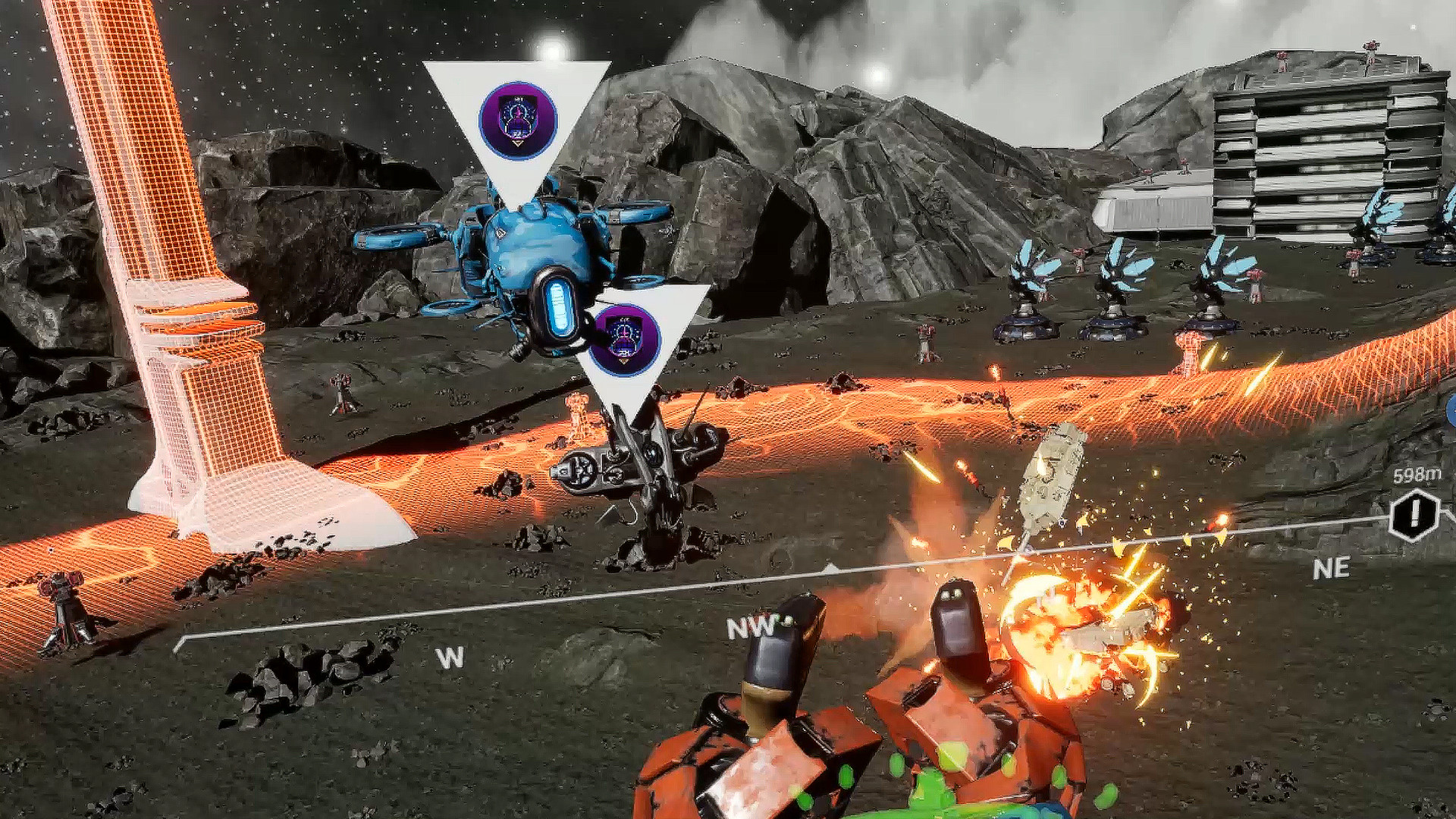Select the faction badge above the blue drone
The height and width of the screenshot is (819, 1456).
coord(516,118)
